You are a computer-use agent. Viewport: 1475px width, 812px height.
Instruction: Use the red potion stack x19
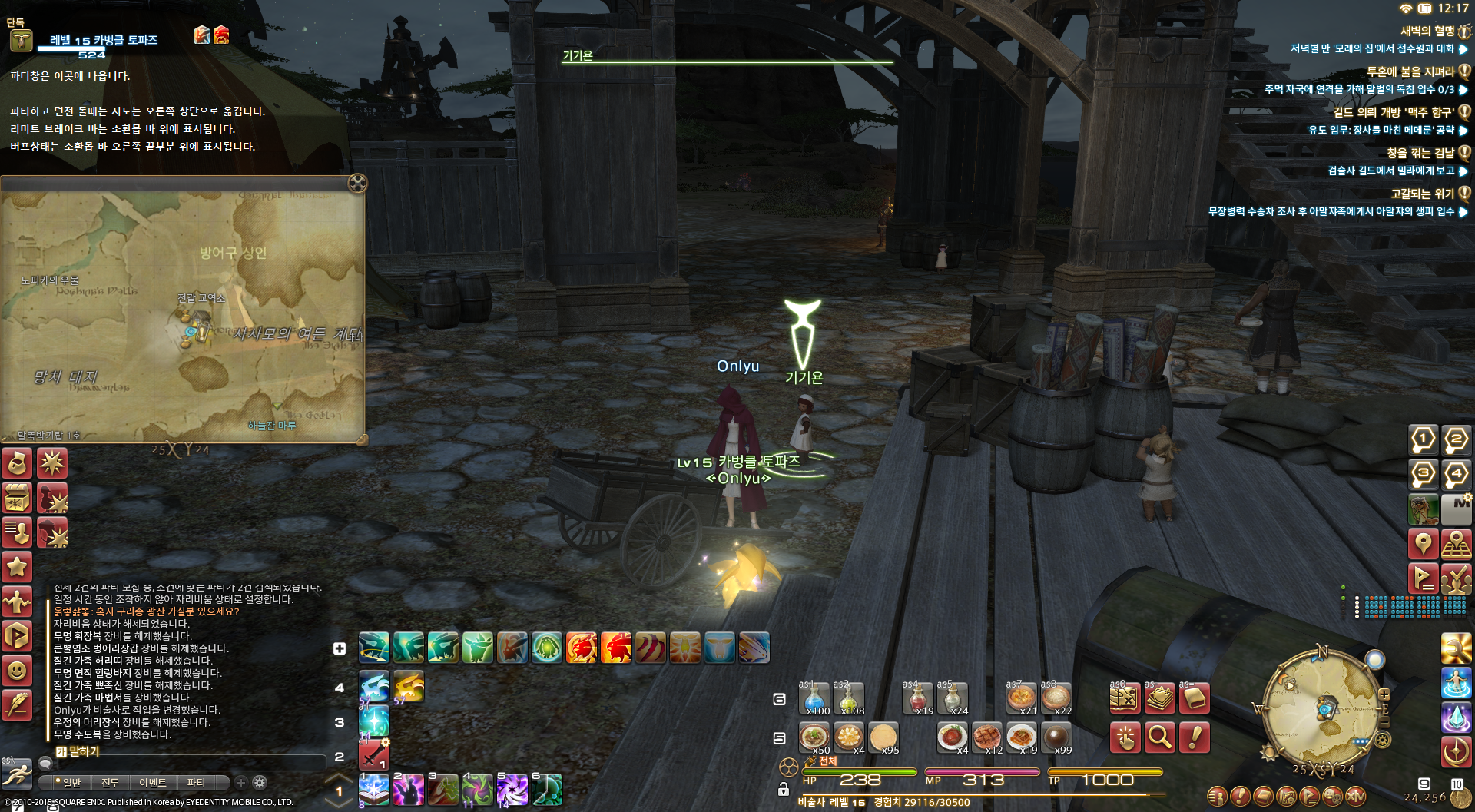[917, 698]
